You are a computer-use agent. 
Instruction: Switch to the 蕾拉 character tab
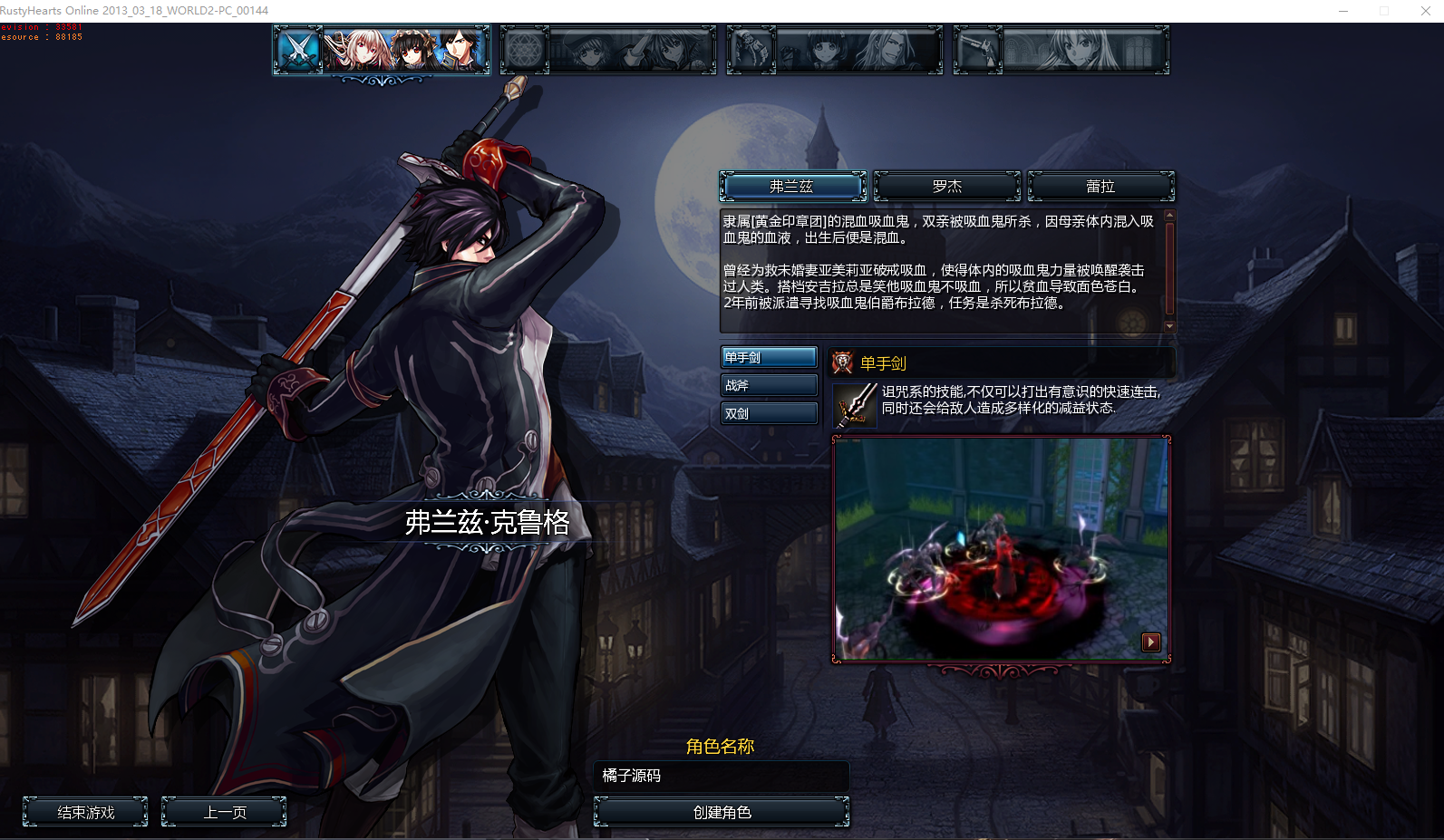(1100, 186)
